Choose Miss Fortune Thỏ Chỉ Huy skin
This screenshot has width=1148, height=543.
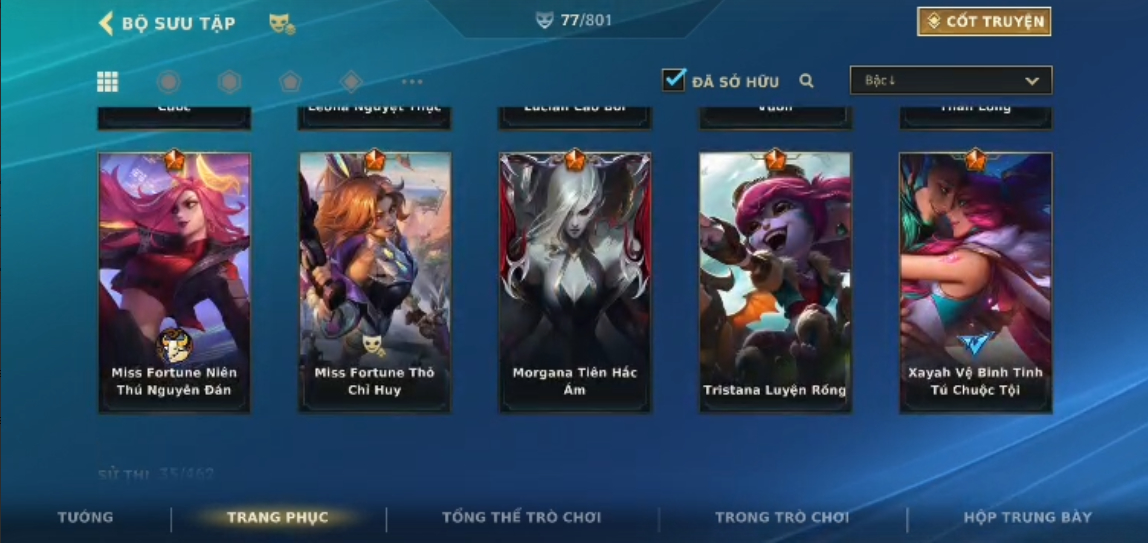(x=375, y=282)
